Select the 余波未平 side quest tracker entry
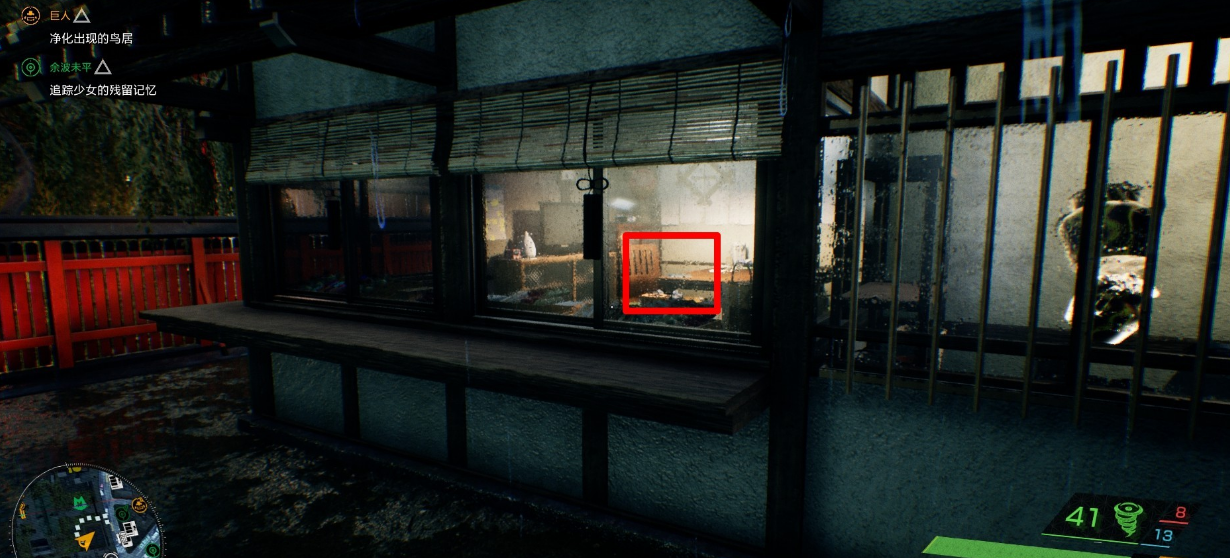The image size is (1230, 558). [70, 67]
